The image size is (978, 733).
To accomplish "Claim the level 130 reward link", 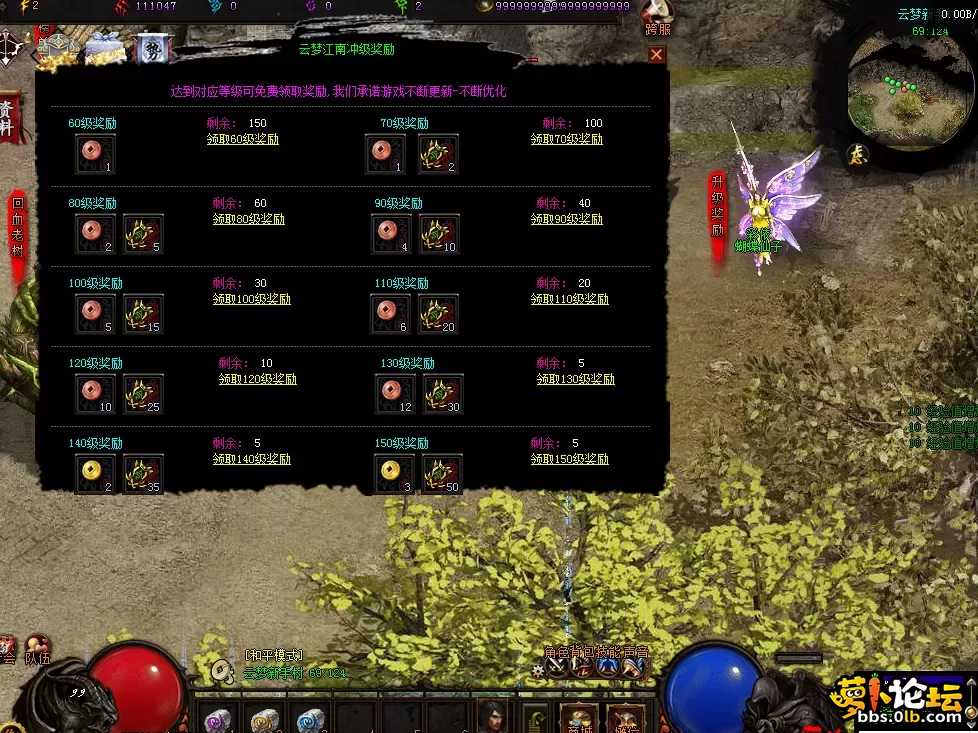I will tap(575, 379).
